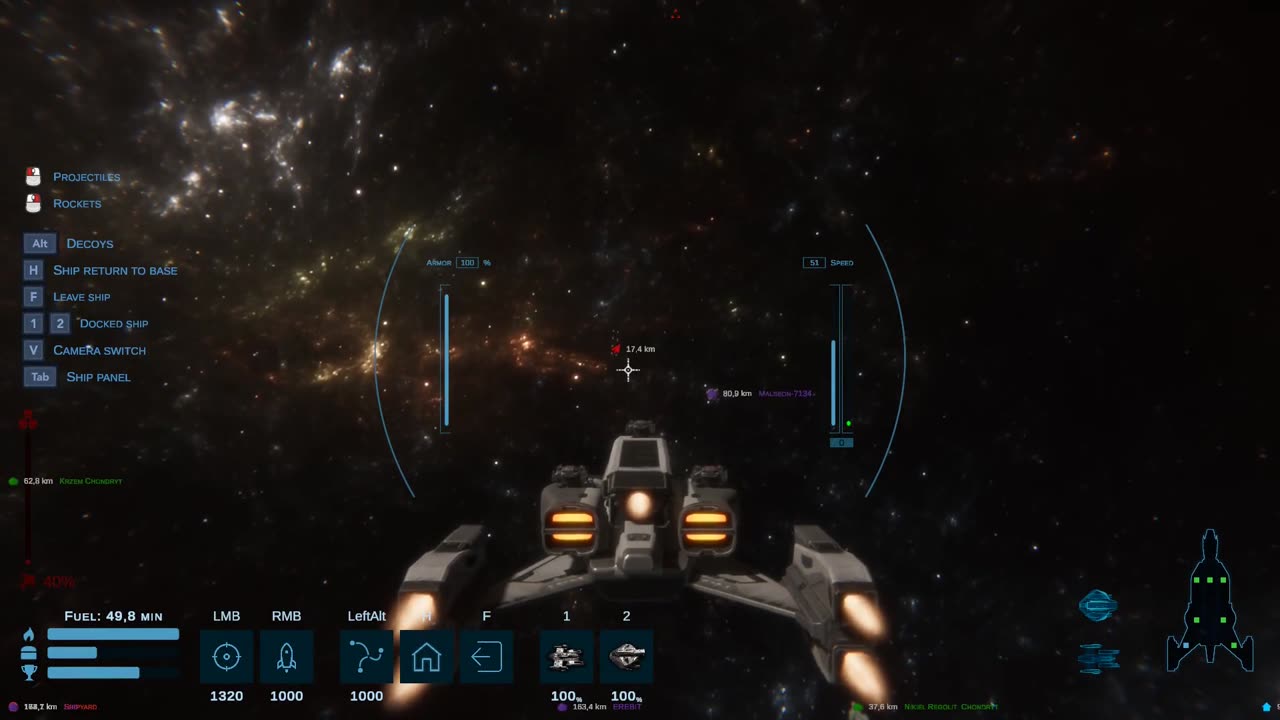This screenshot has width=1280, height=720.
Task: Click the lower blue ship silhouette icon
Action: click(1098, 657)
